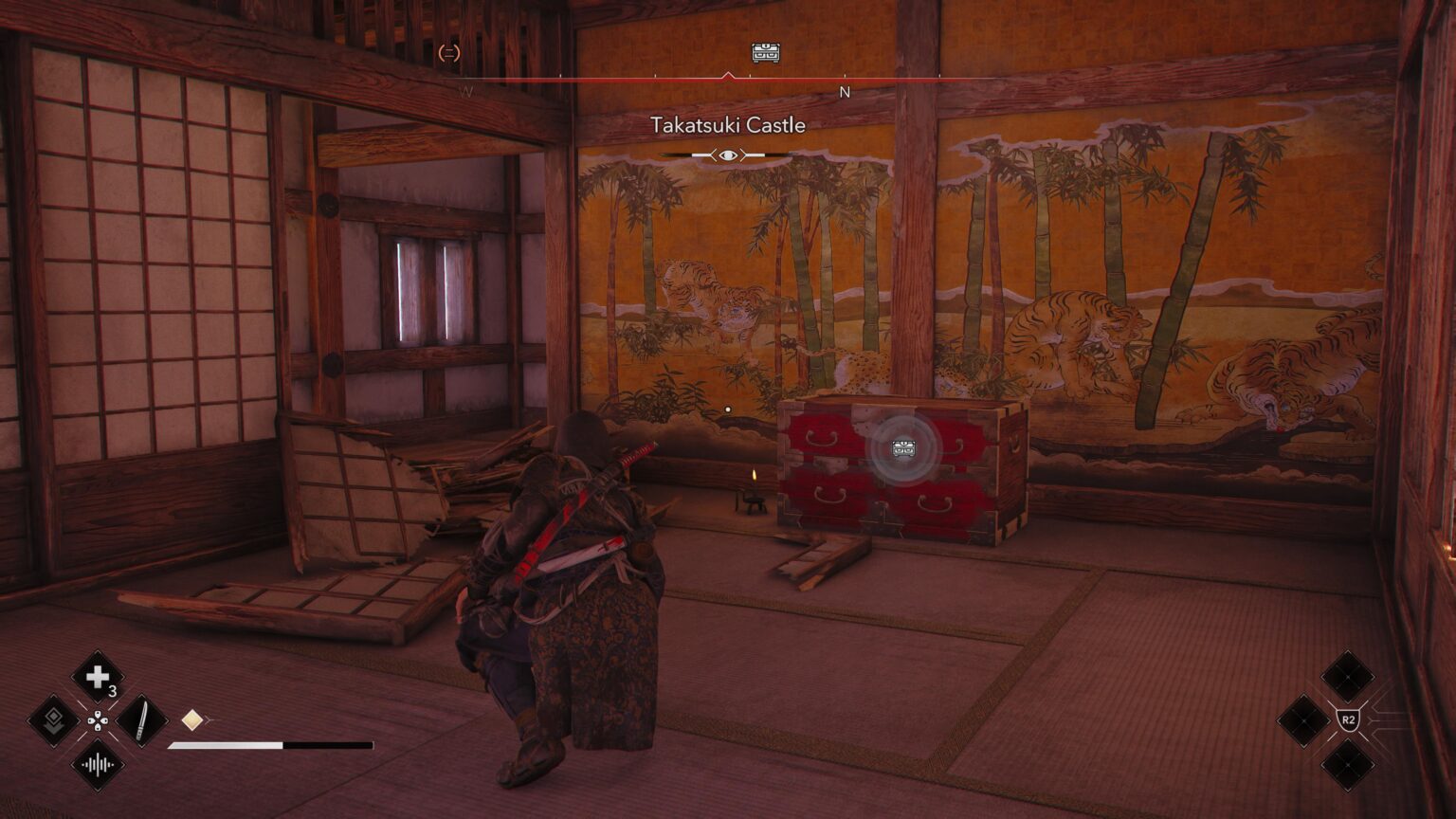This screenshot has height=819, width=1456.
Task: Click the d-pad quick-select icon
Action: pyautogui.click(x=99, y=720)
